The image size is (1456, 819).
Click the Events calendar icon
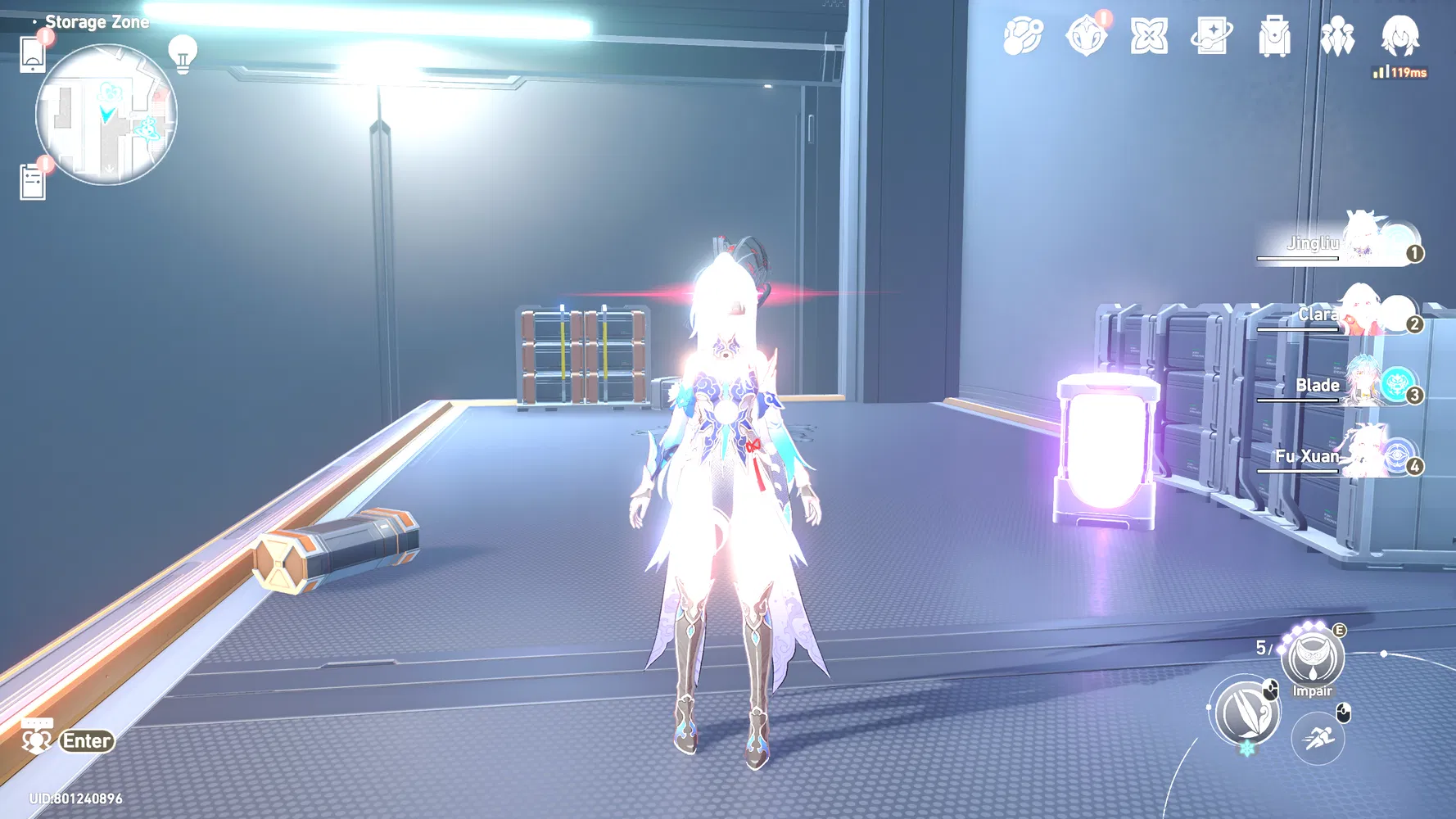click(1148, 37)
